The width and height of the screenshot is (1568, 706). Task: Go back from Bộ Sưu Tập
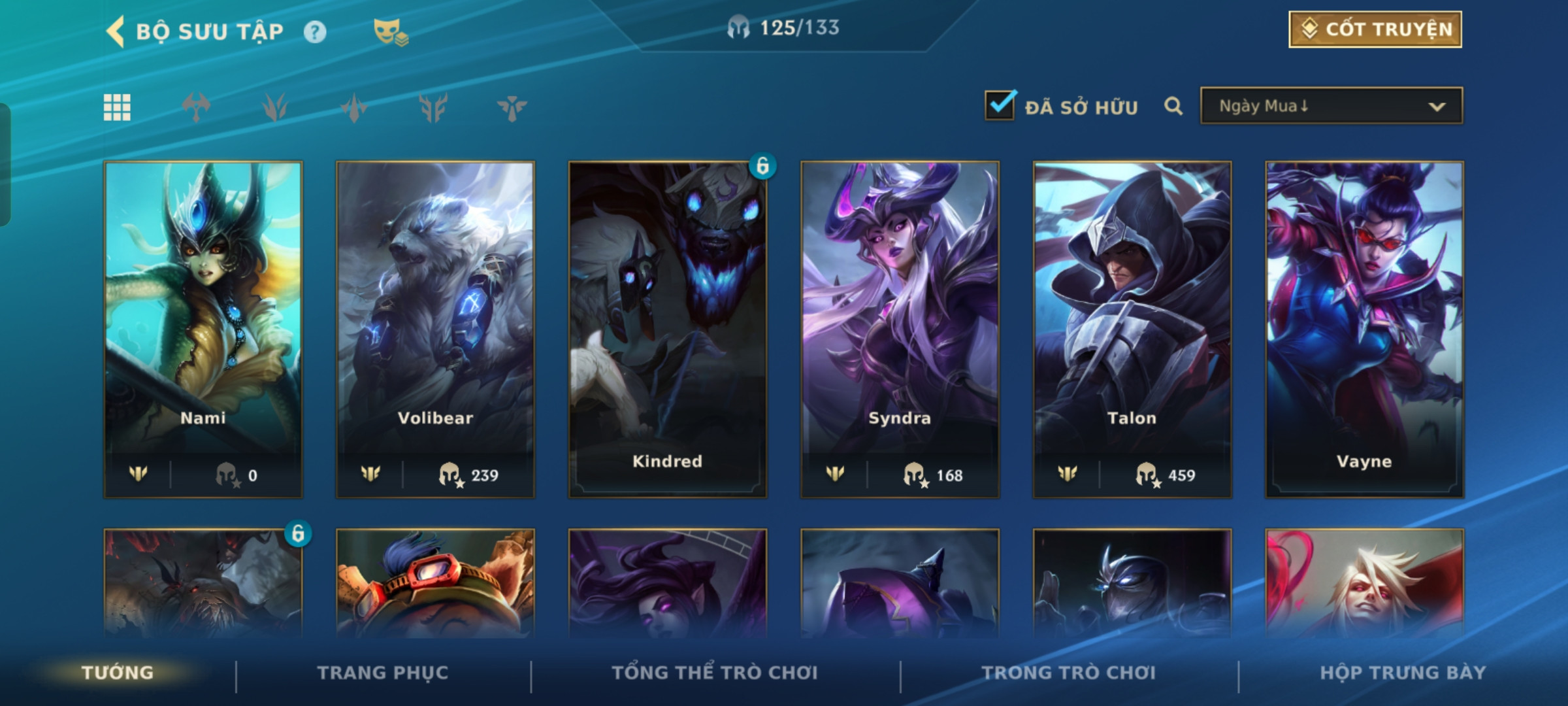116,31
